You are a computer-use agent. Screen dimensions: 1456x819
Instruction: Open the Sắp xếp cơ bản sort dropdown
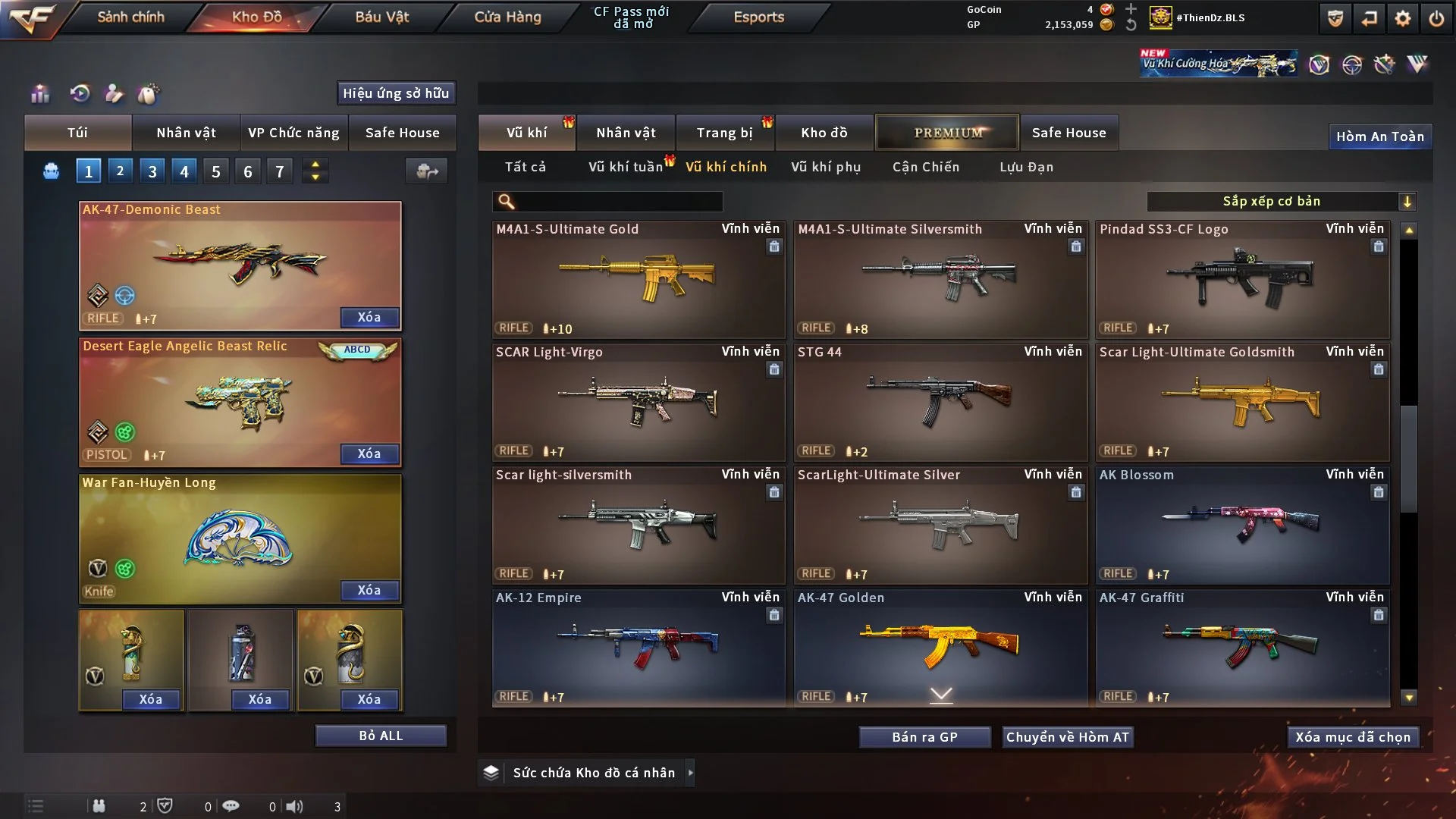[x=1281, y=201]
